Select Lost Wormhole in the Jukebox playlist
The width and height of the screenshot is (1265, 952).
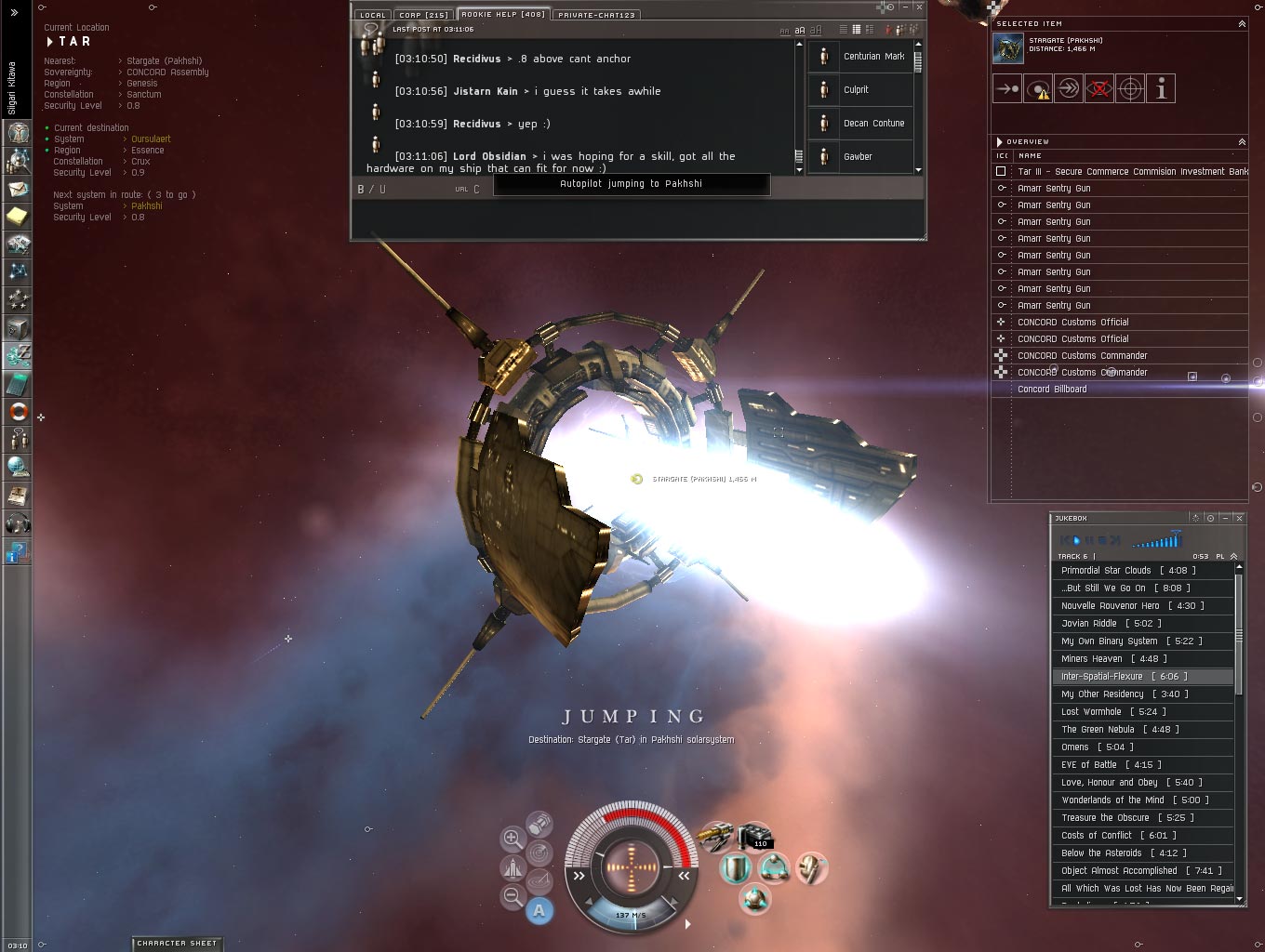click(1090, 712)
